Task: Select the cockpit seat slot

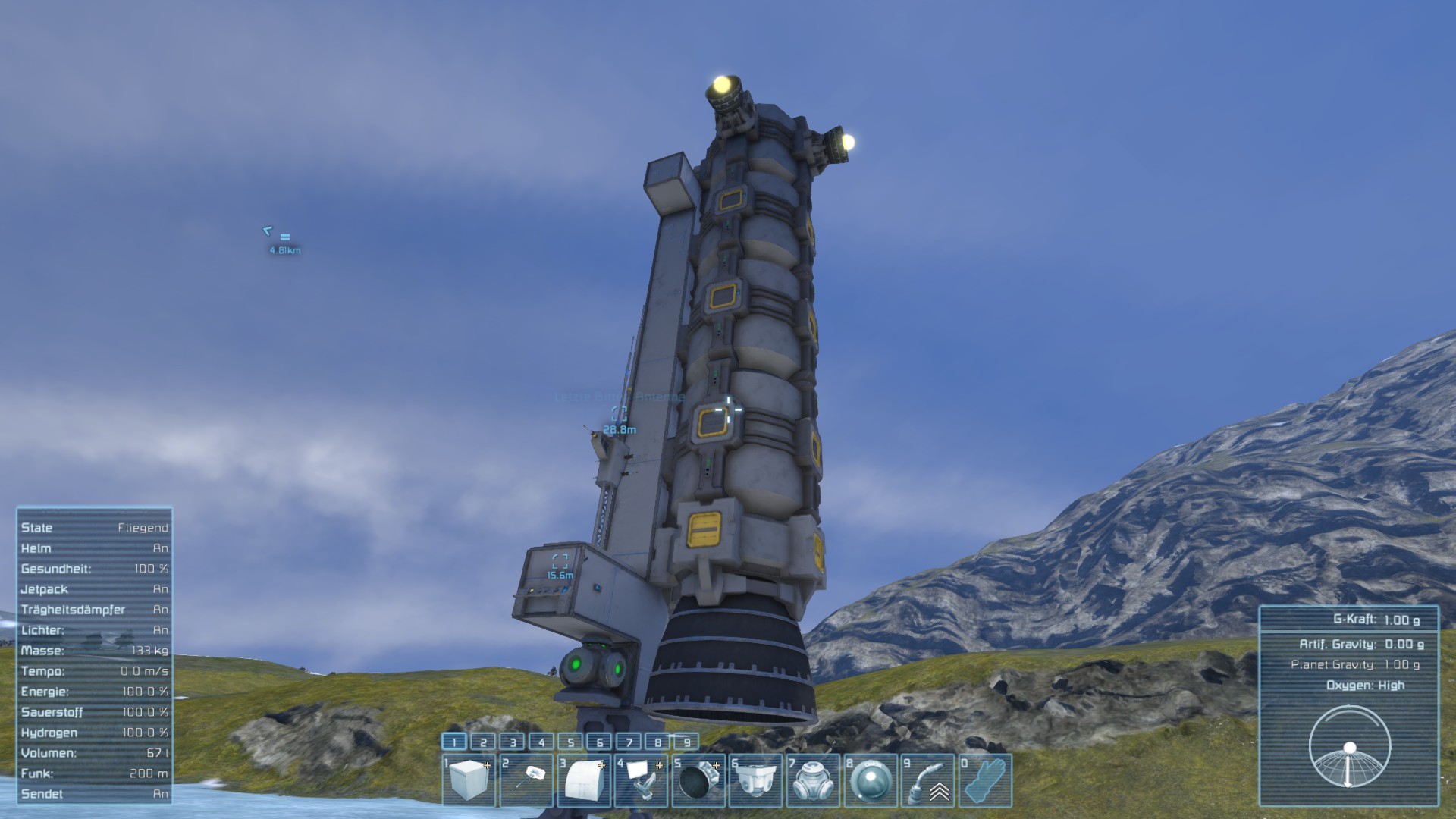Action: point(642,780)
